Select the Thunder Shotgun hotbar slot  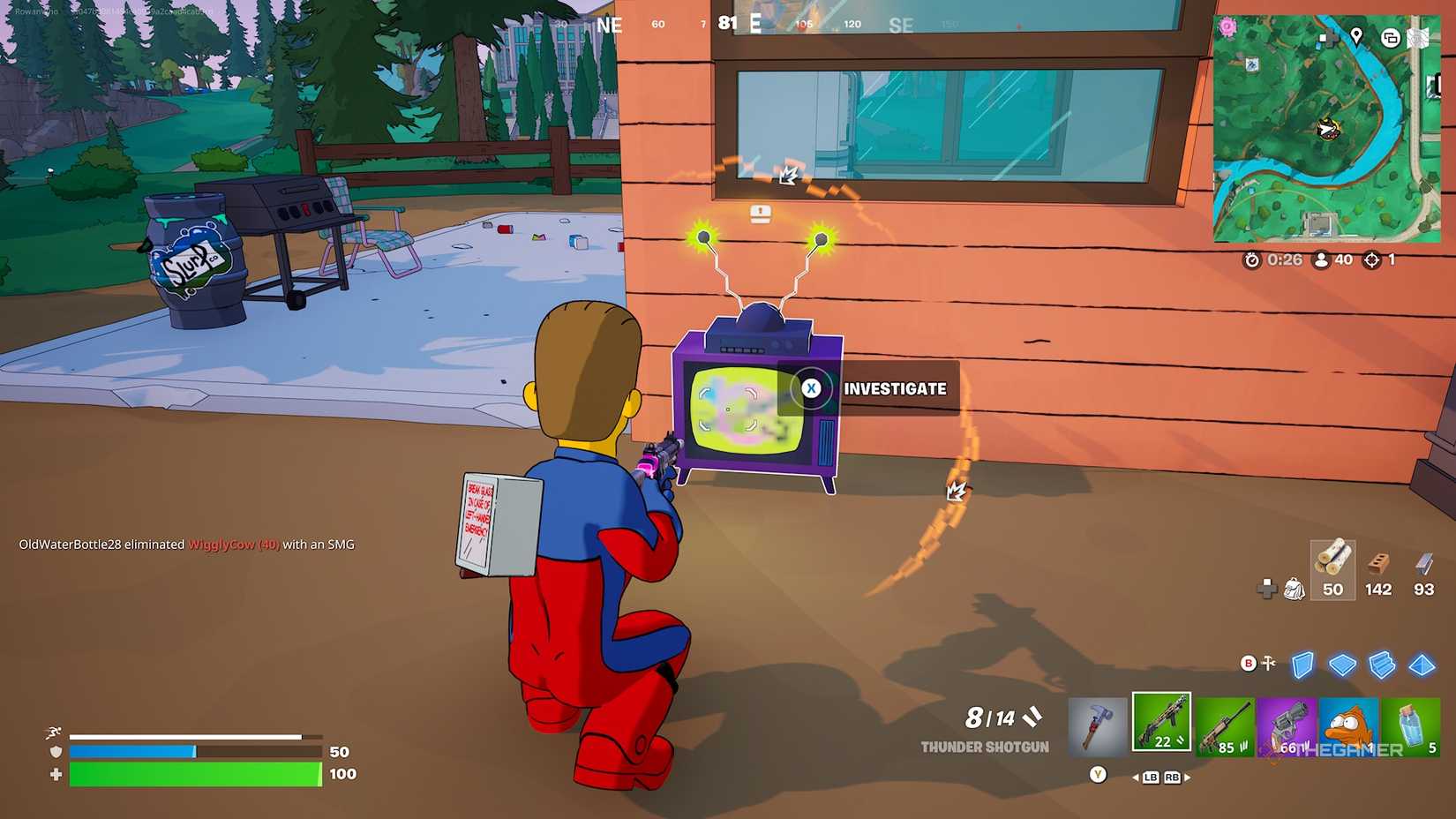tap(1161, 722)
